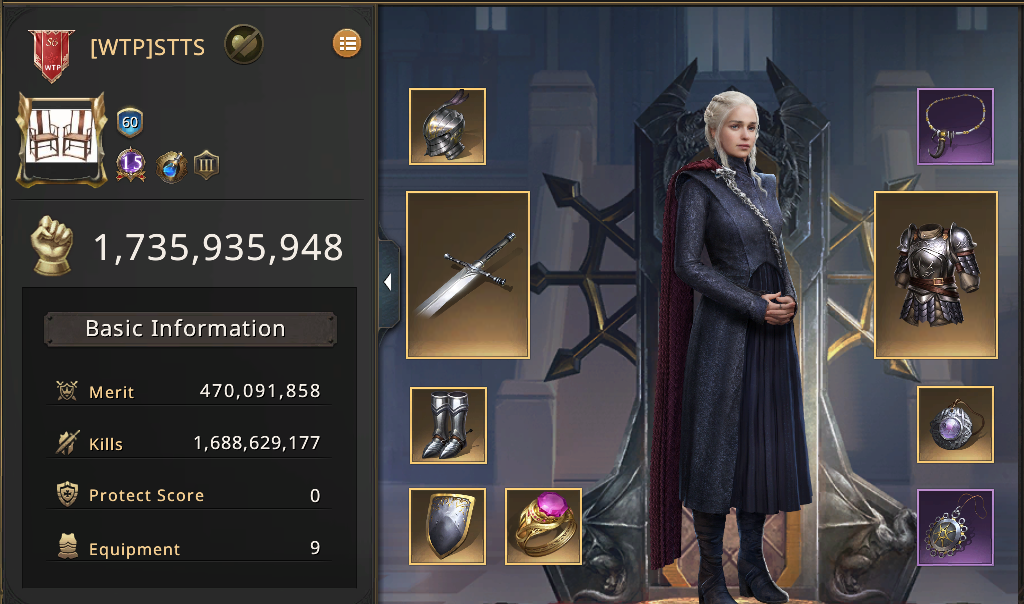1024x604 pixels.
Task: Click the blue level 60 shield badge
Action: [130, 123]
